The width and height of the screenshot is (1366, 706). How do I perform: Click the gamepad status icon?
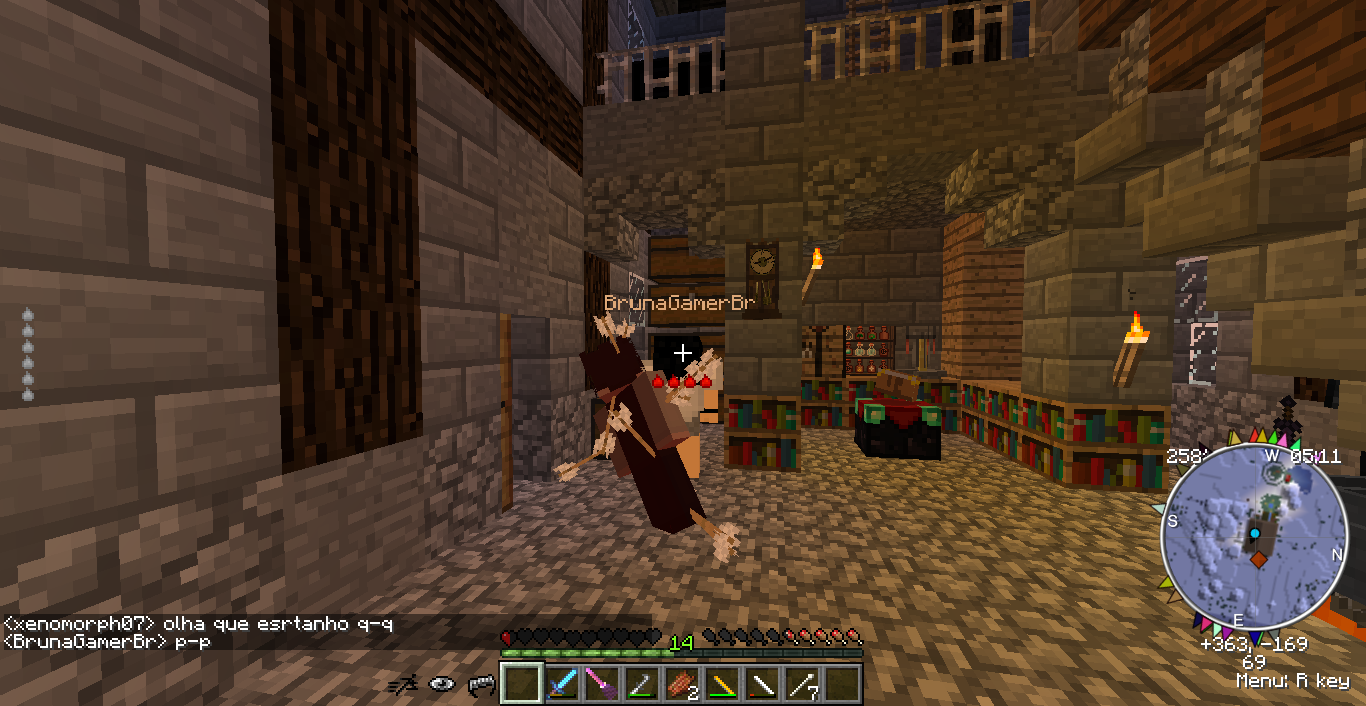[x=481, y=684]
